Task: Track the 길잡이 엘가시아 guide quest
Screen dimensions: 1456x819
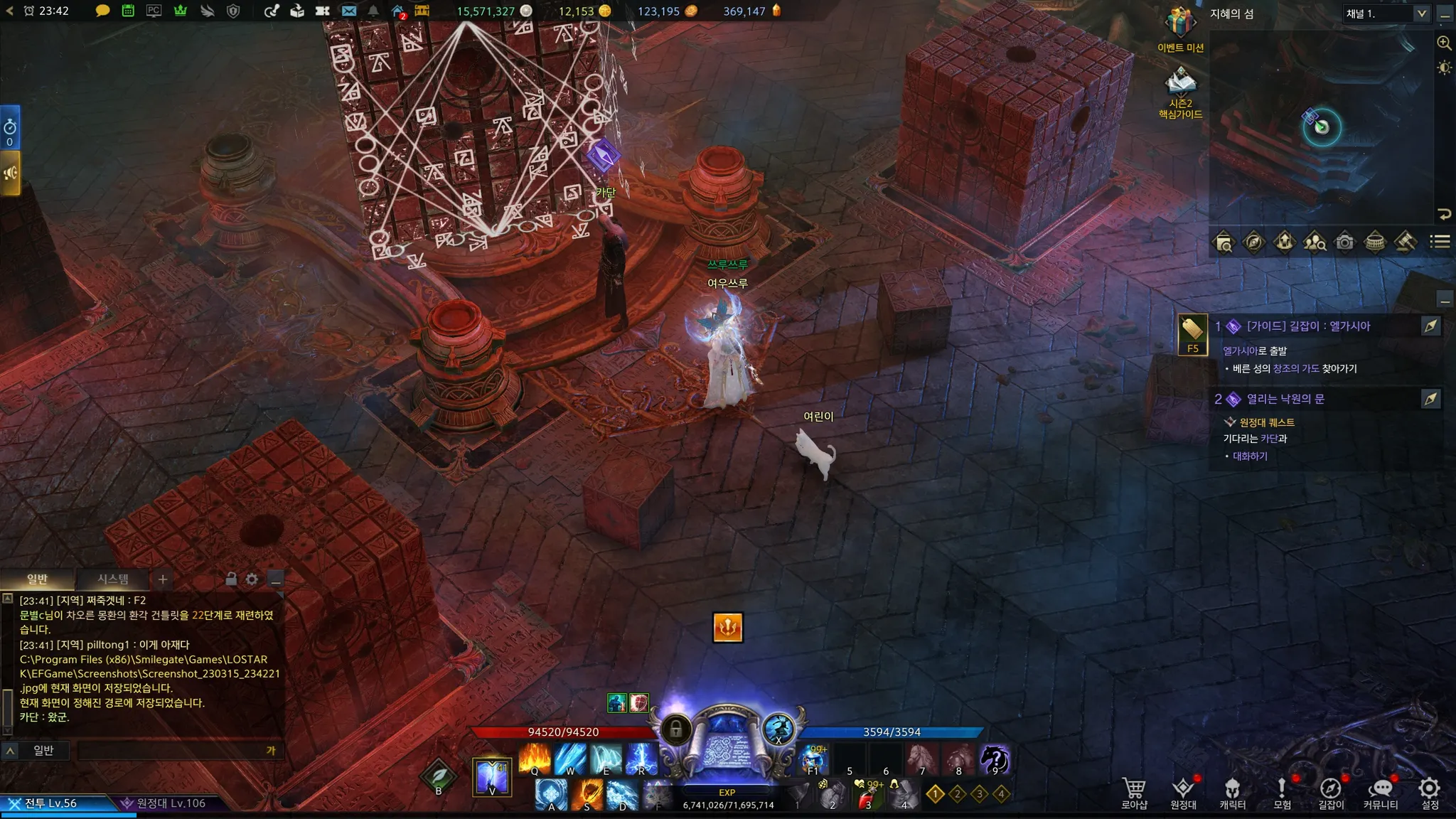Action: tap(1430, 326)
